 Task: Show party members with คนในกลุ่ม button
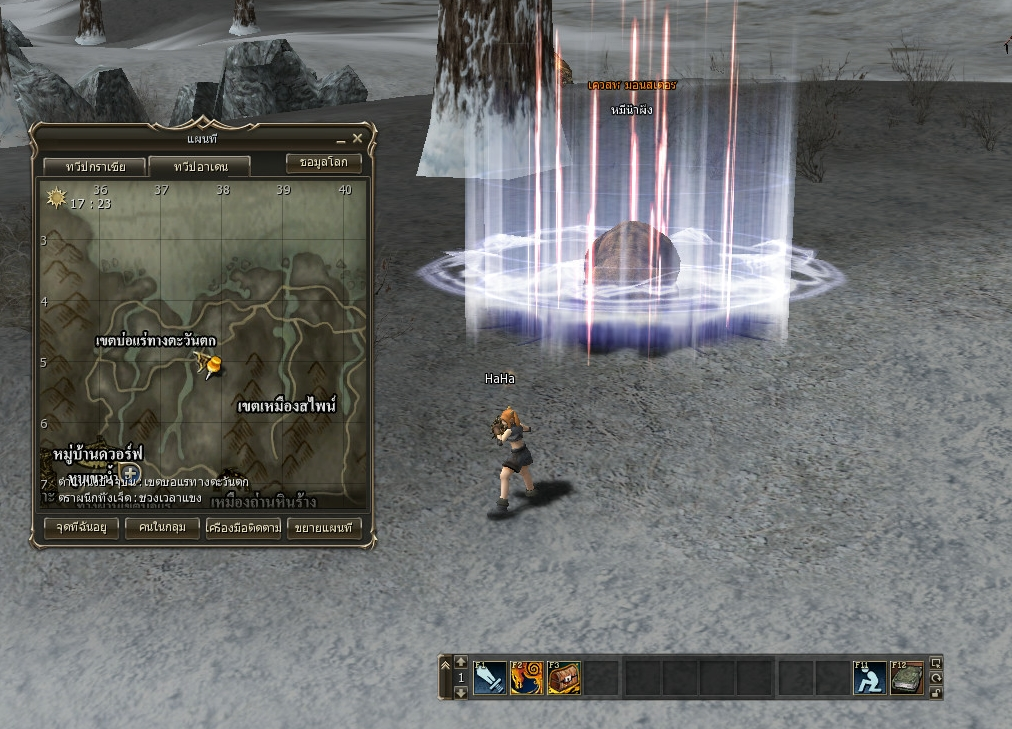(162, 527)
